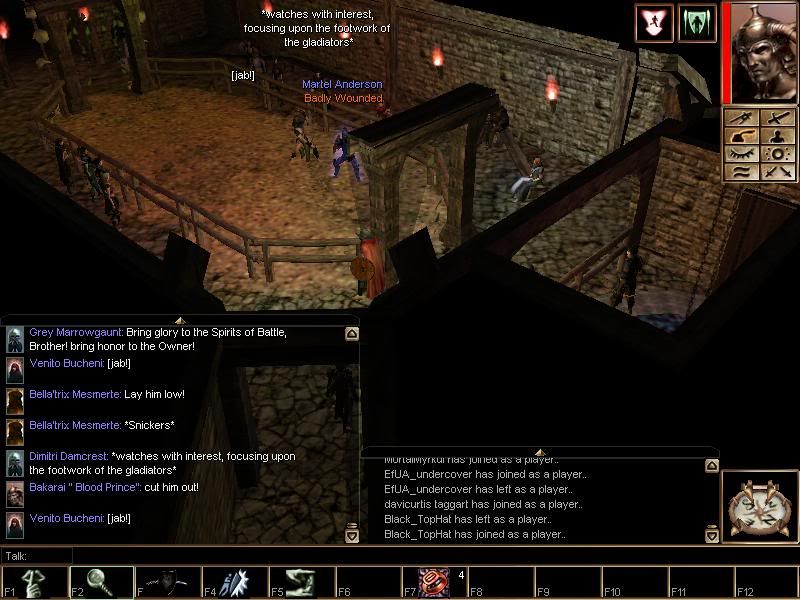Use the F1 pointing hand quickslot
Screen dimensions: 800x600
(34, 581)
